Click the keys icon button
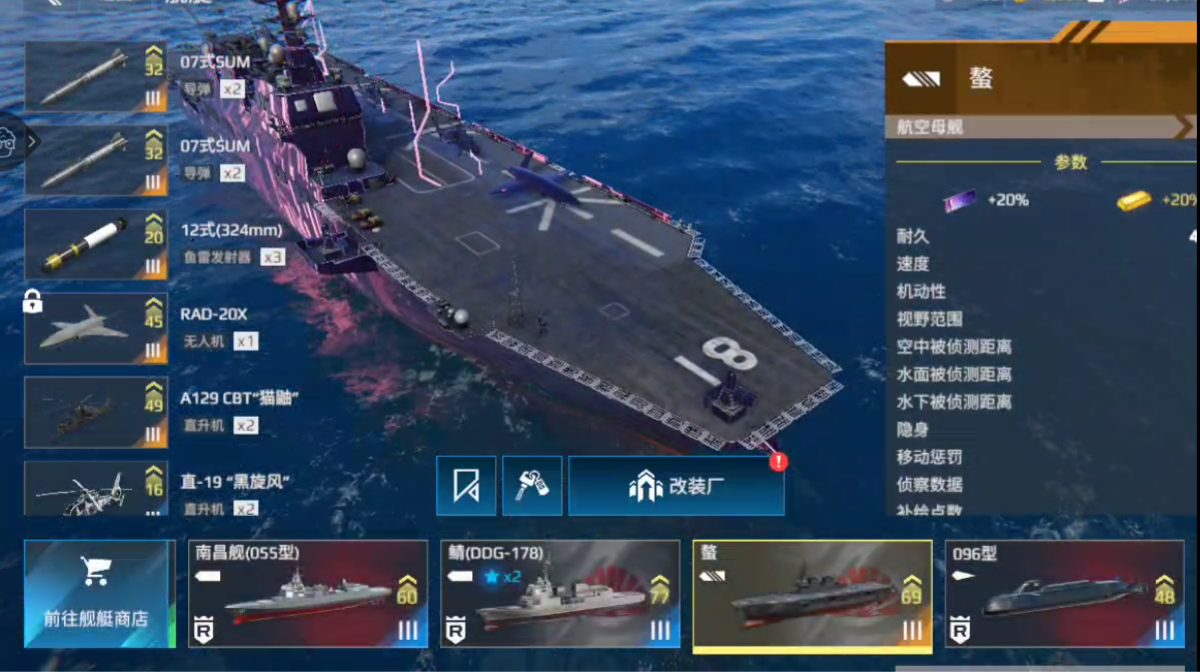Image resolution: width=1200 pixels, height=672 pixels. point(531,486)
